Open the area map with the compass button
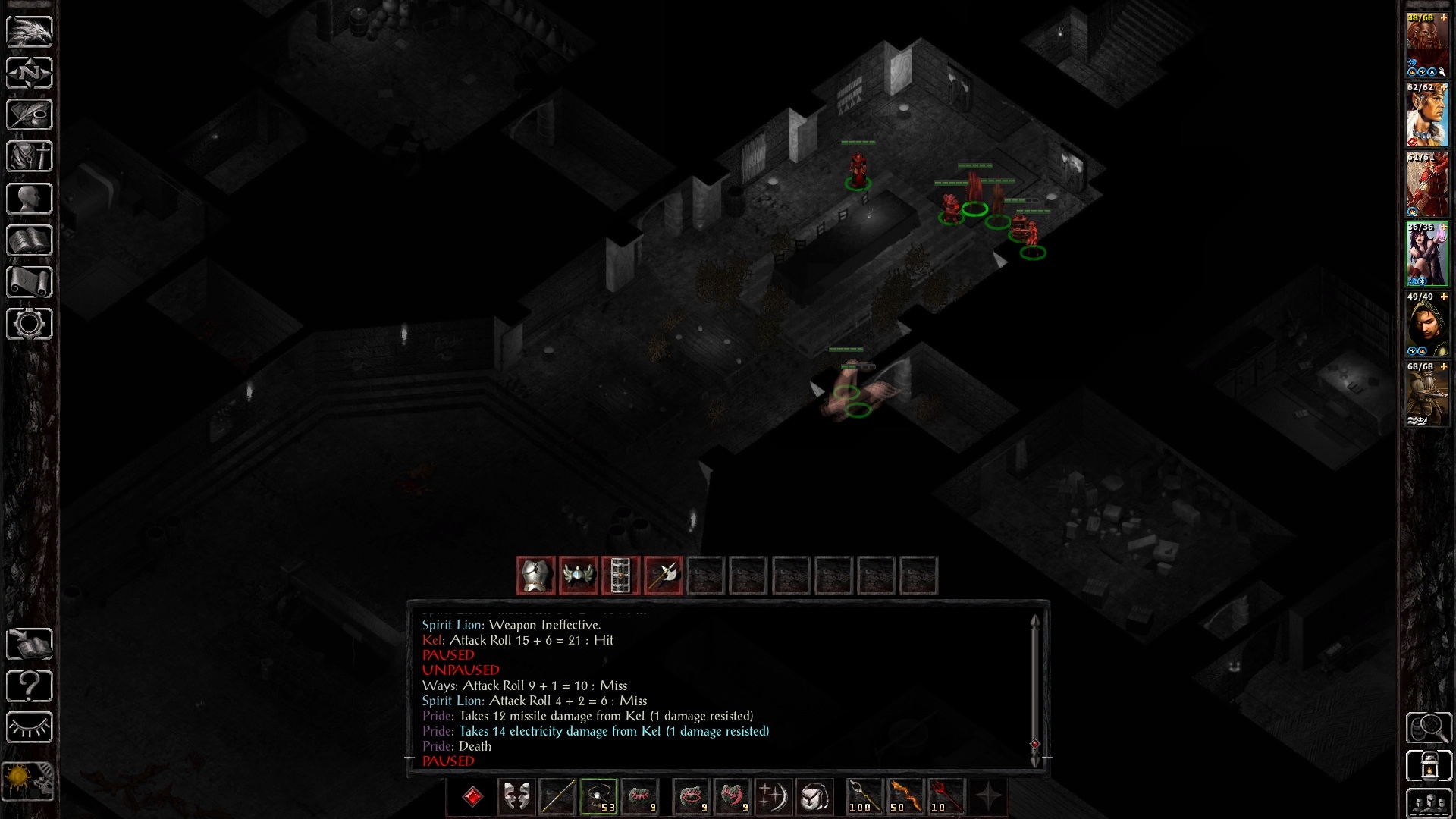 (30, 73)
